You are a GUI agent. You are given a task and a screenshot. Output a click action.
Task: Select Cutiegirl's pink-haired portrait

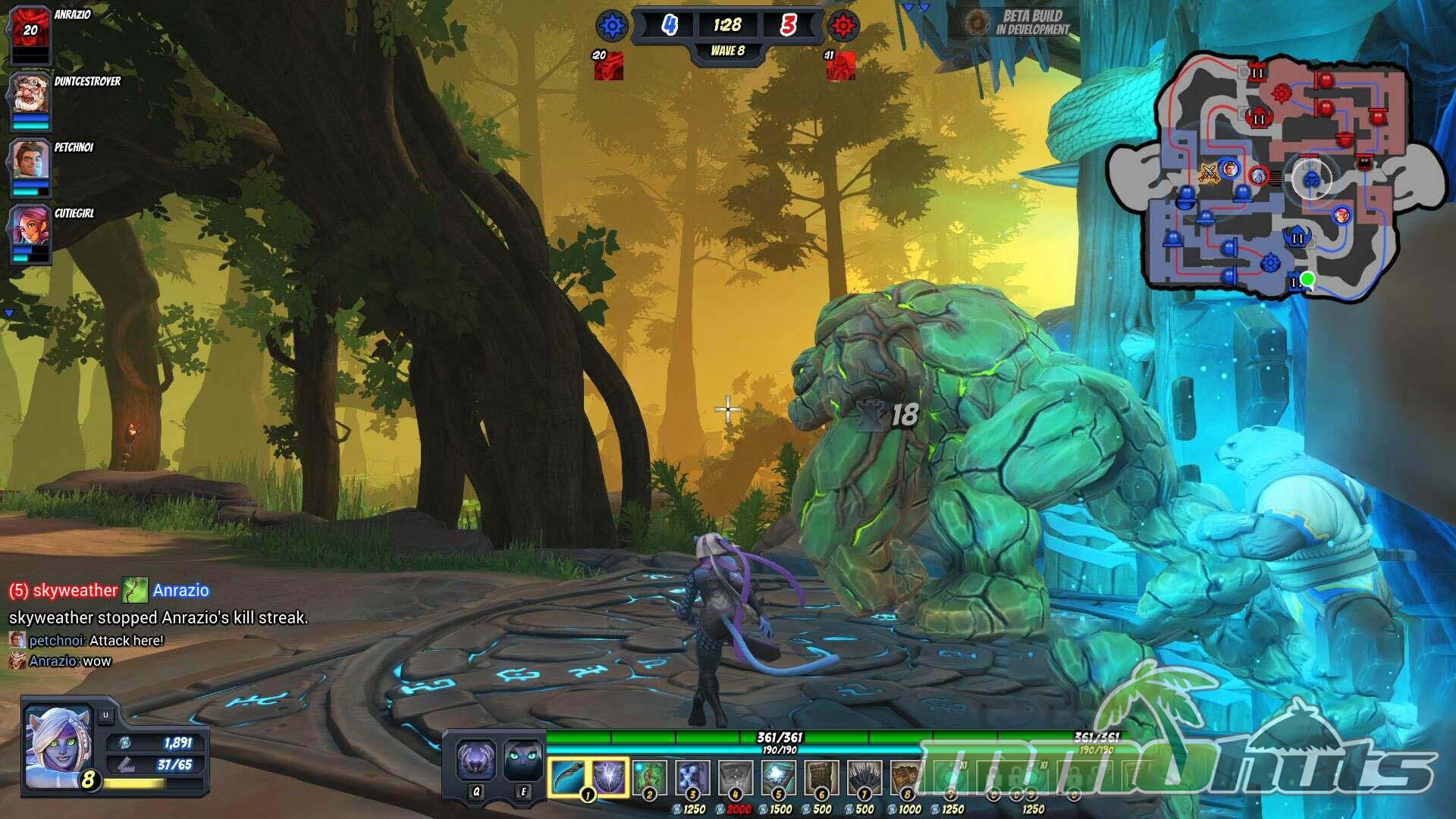coord(30,227)
